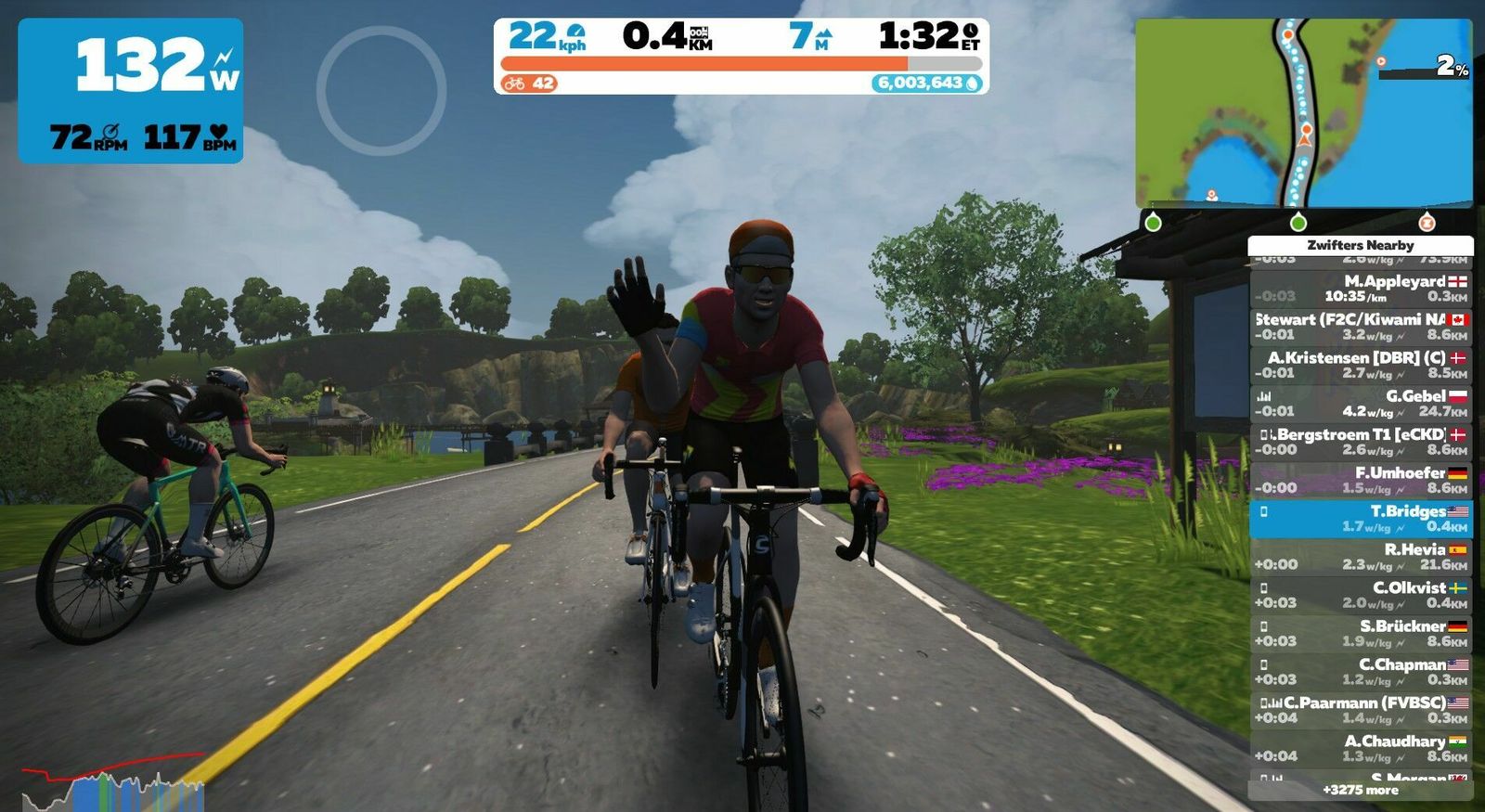Pick C.Chapman from the nearby riders
This screenshot has height=812, width=1485.
coord(1360,672)
